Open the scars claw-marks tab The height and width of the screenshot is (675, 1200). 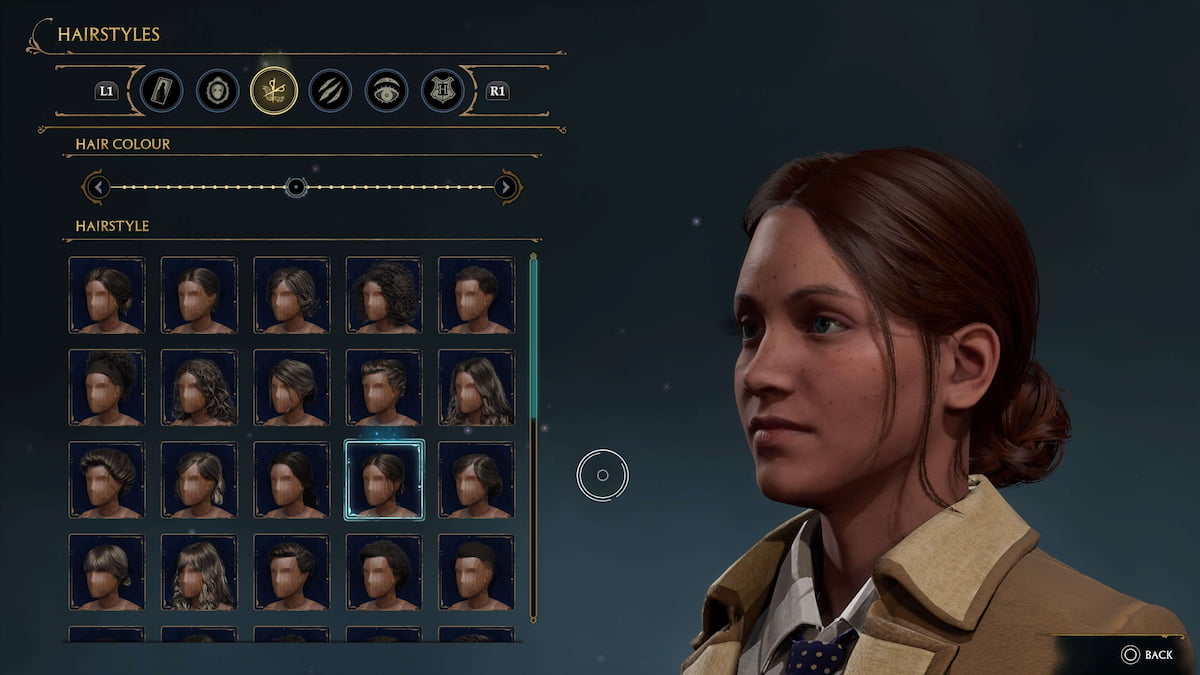pos(329,91)
